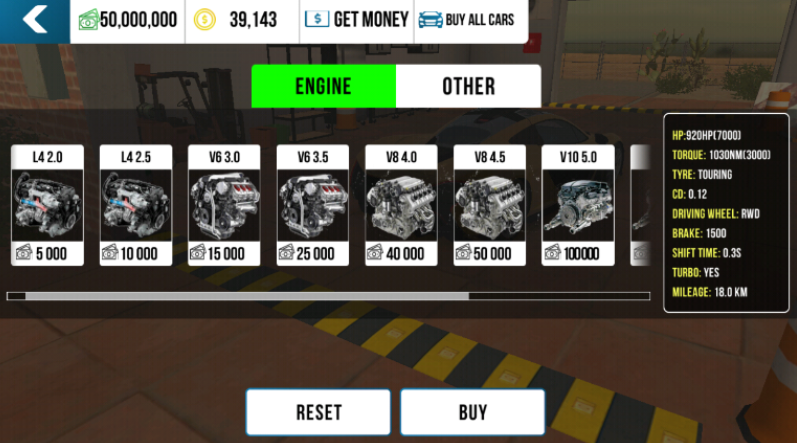Switch to the Other tab

click(x=468, y=86)
